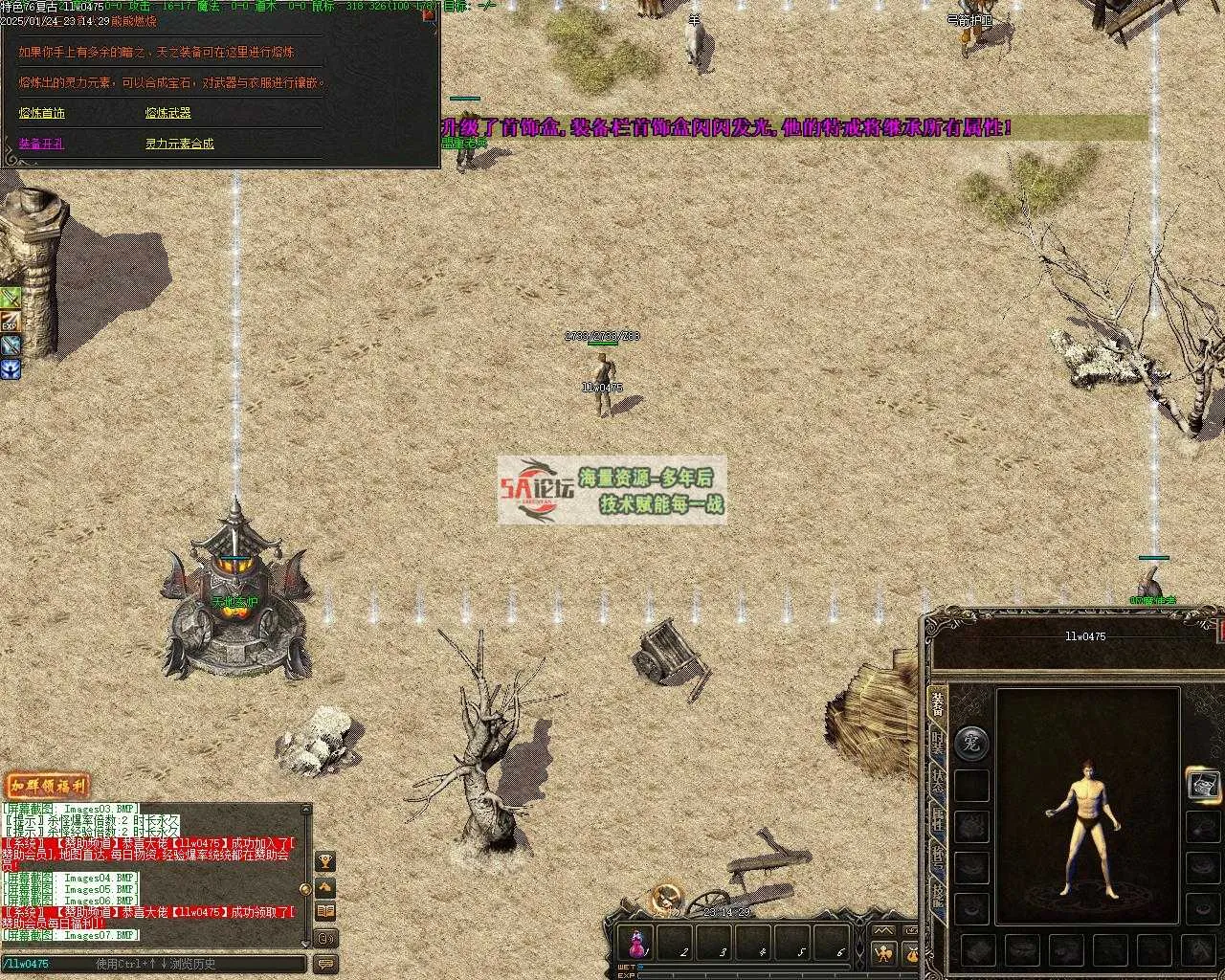Image resolution: width=1225 pixels, height=980 pixels.
Task: Choose 灵力元素合成 element synthesis option
Action: click(x=180, y=144)
